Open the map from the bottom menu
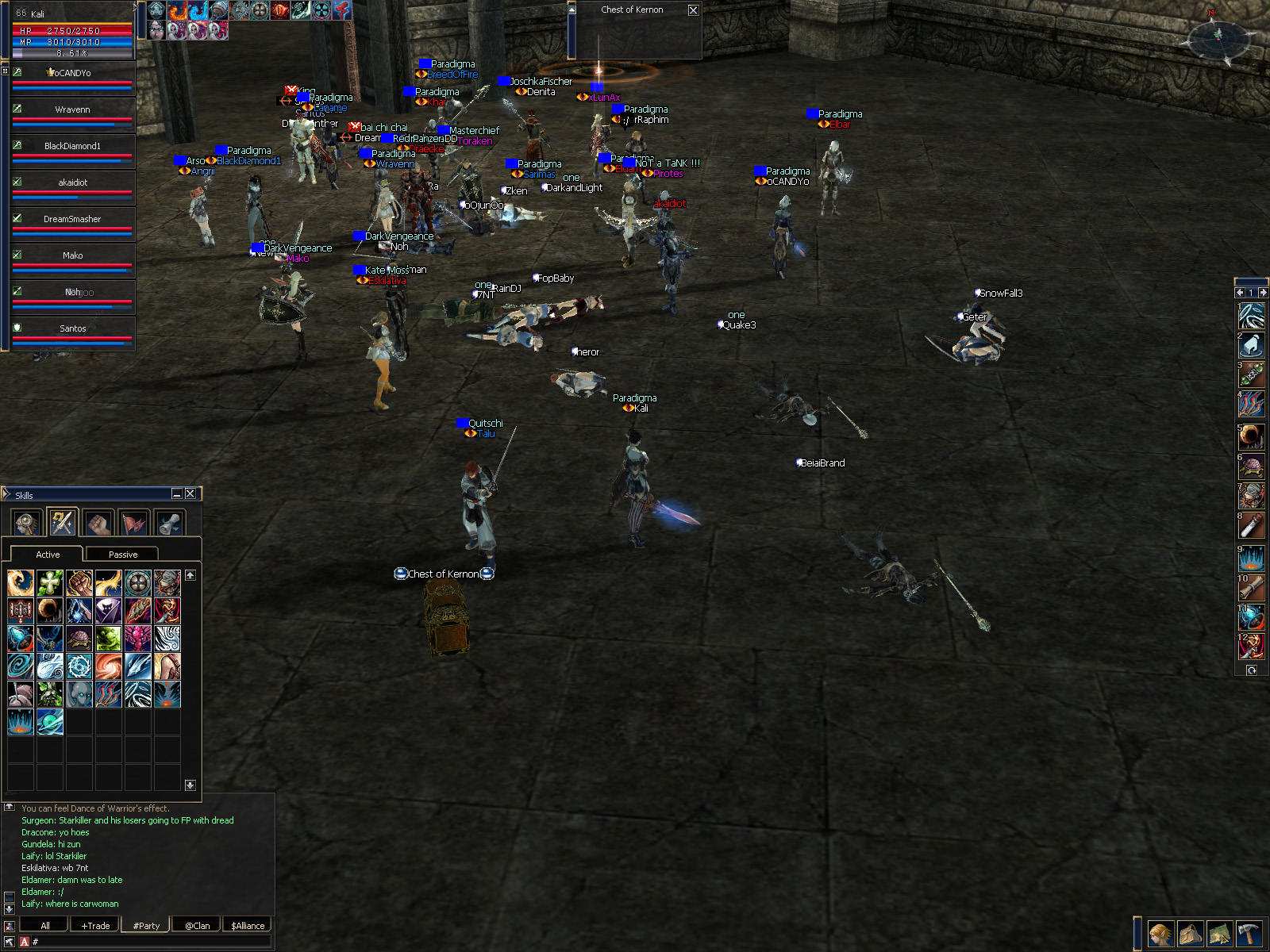Image resolution: width=1270 pixels, height=952 pixels. [1219, 934]
